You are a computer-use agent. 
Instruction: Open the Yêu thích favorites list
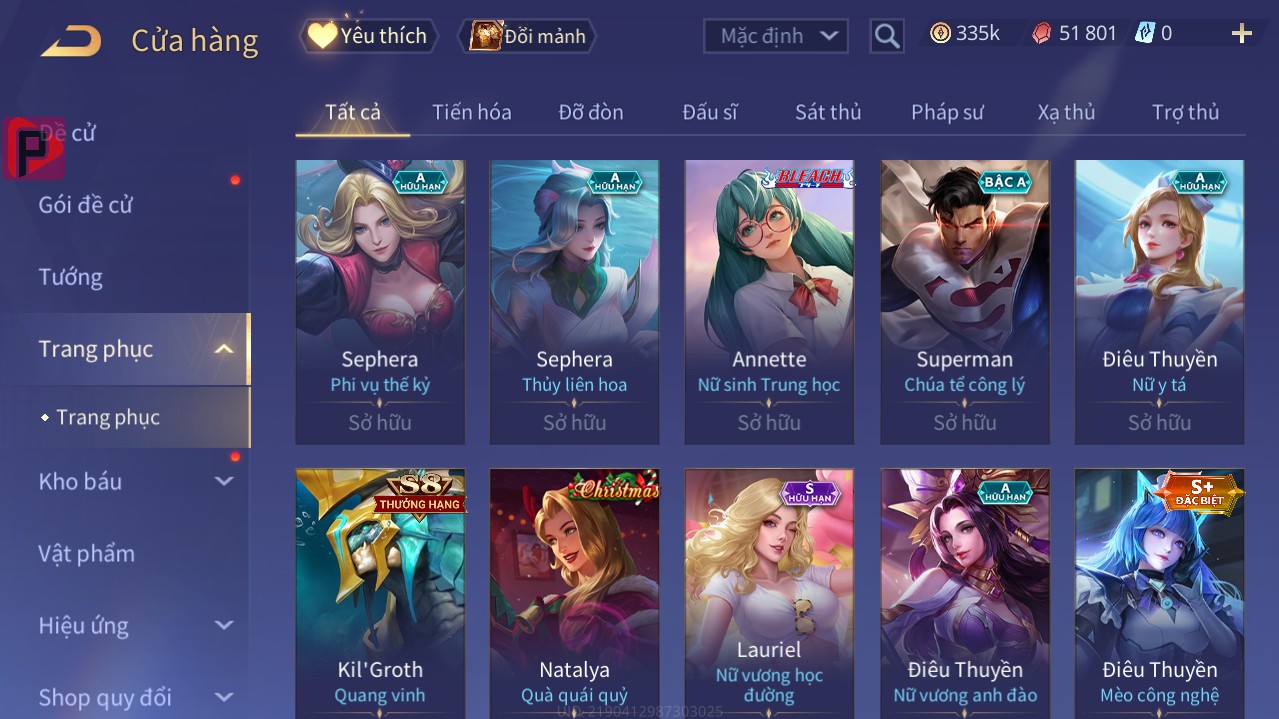(x=369, y=36)
